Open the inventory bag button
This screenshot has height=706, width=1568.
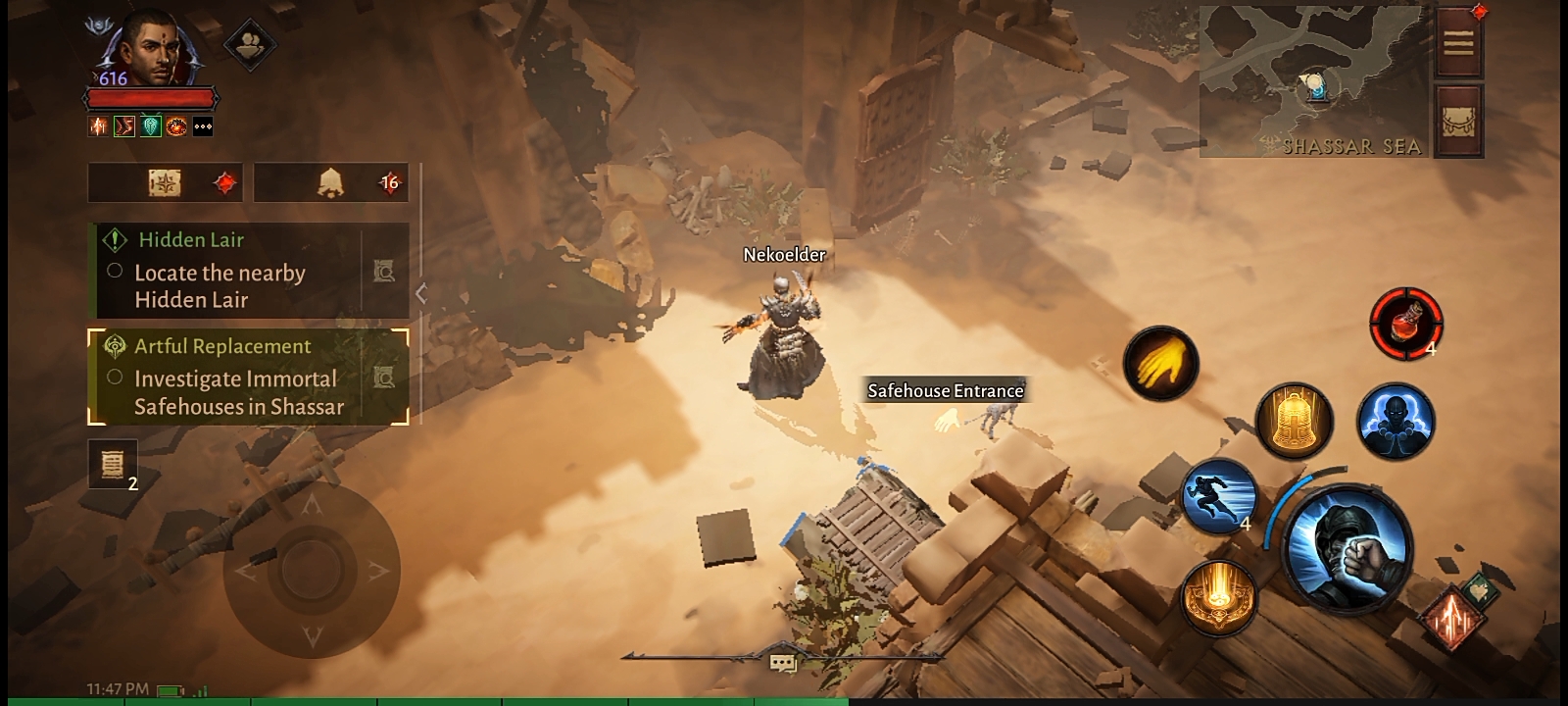point(1458,120)
